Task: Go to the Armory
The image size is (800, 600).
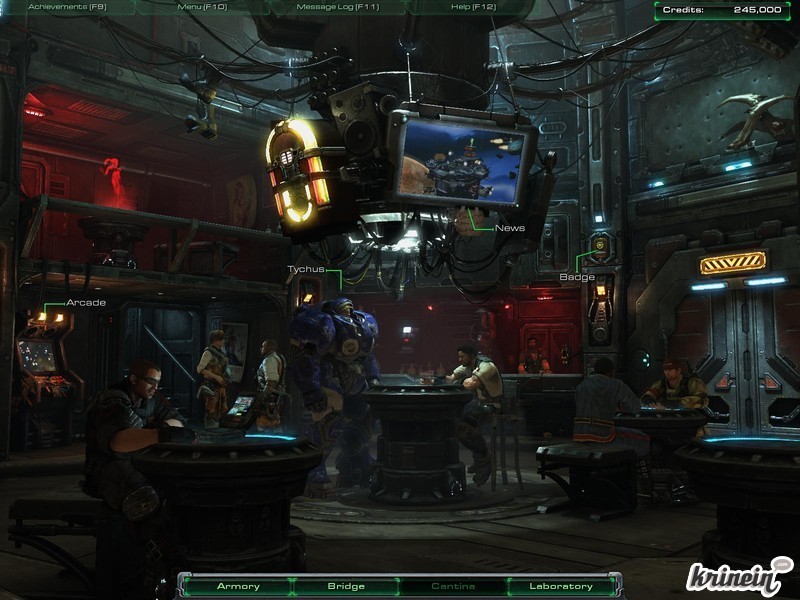Action: (238, 586)
